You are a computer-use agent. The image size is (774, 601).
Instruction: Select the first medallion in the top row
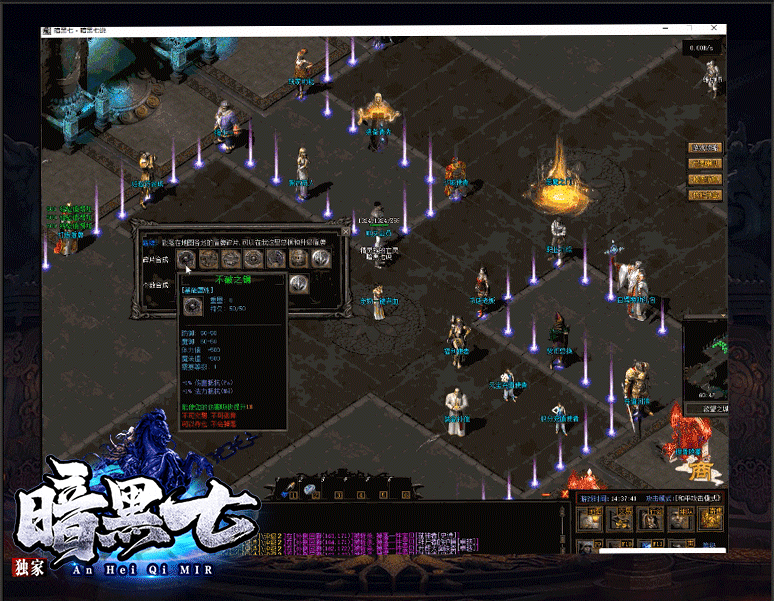pyautogui.click(x=187, y=258)
